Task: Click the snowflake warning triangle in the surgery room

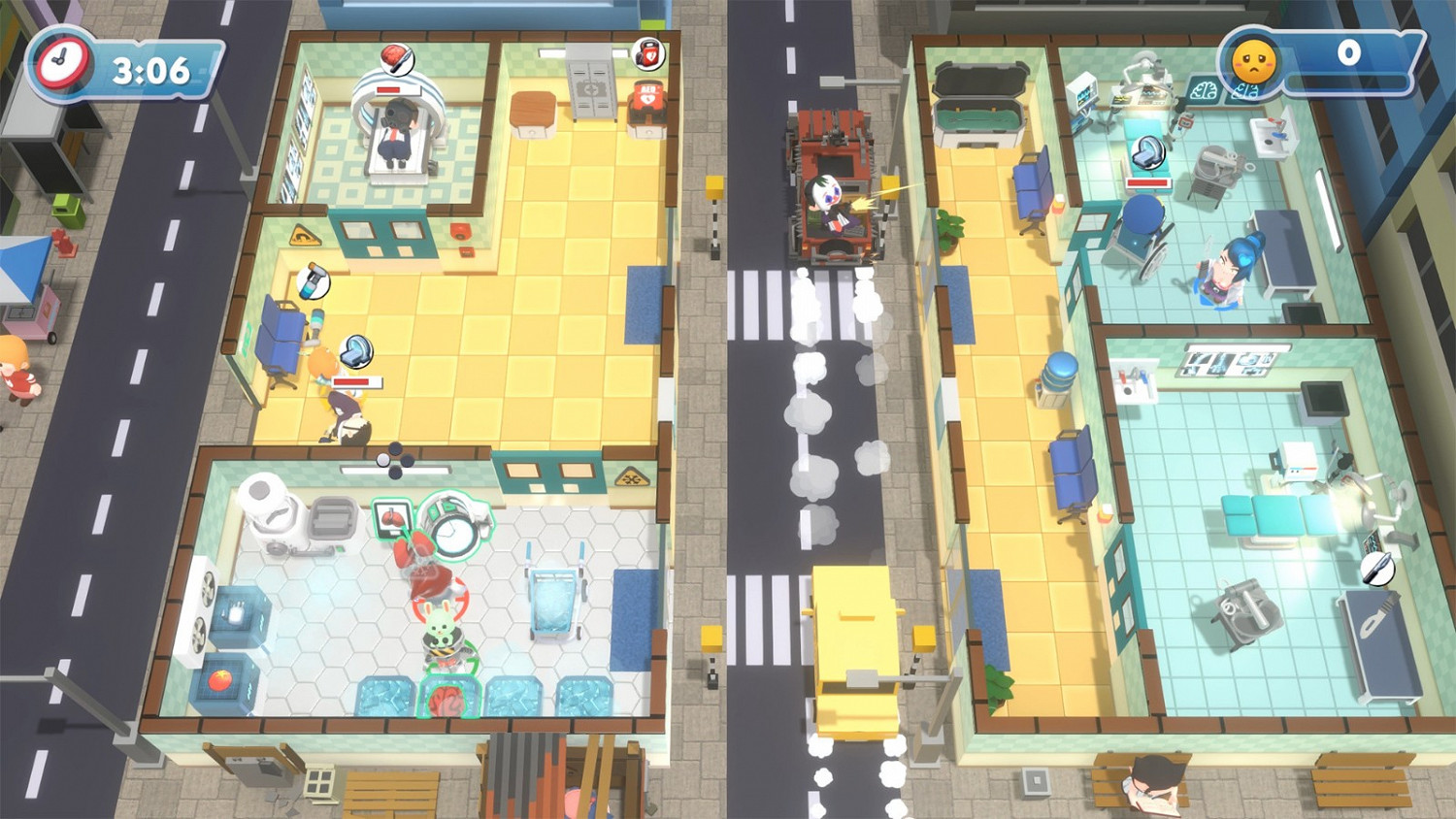Action: [632, 475]
